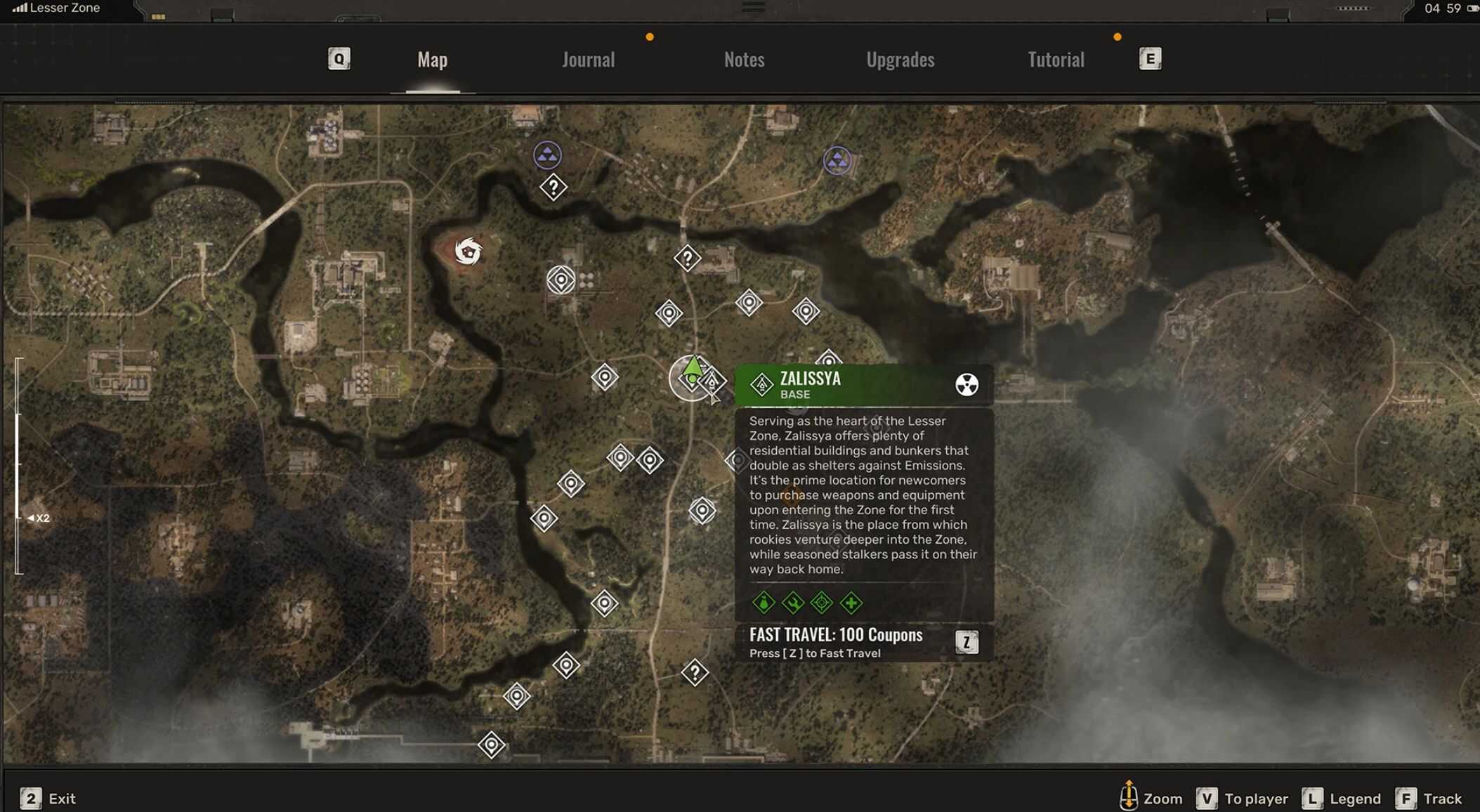This screenshot has width=1480, height=812.
Task: Click the Exit button
Action: tap(48, 799)
